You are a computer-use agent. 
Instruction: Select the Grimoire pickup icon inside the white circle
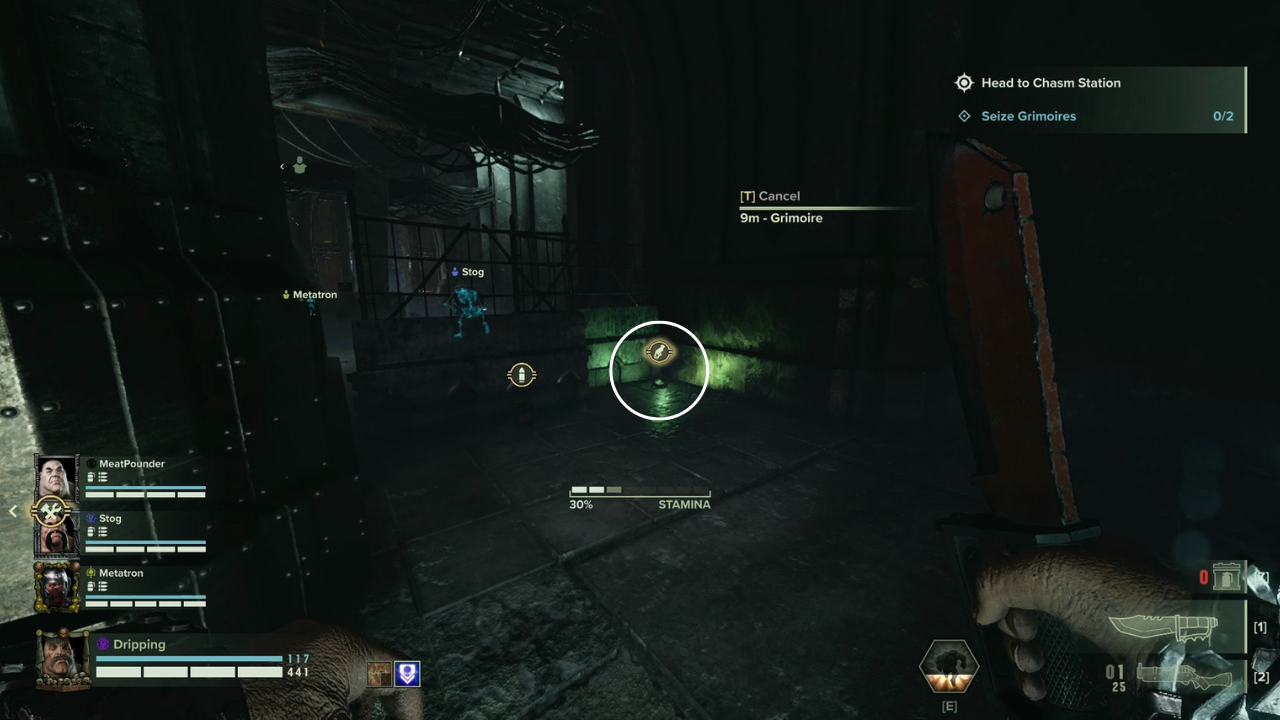tap(659, 353)
